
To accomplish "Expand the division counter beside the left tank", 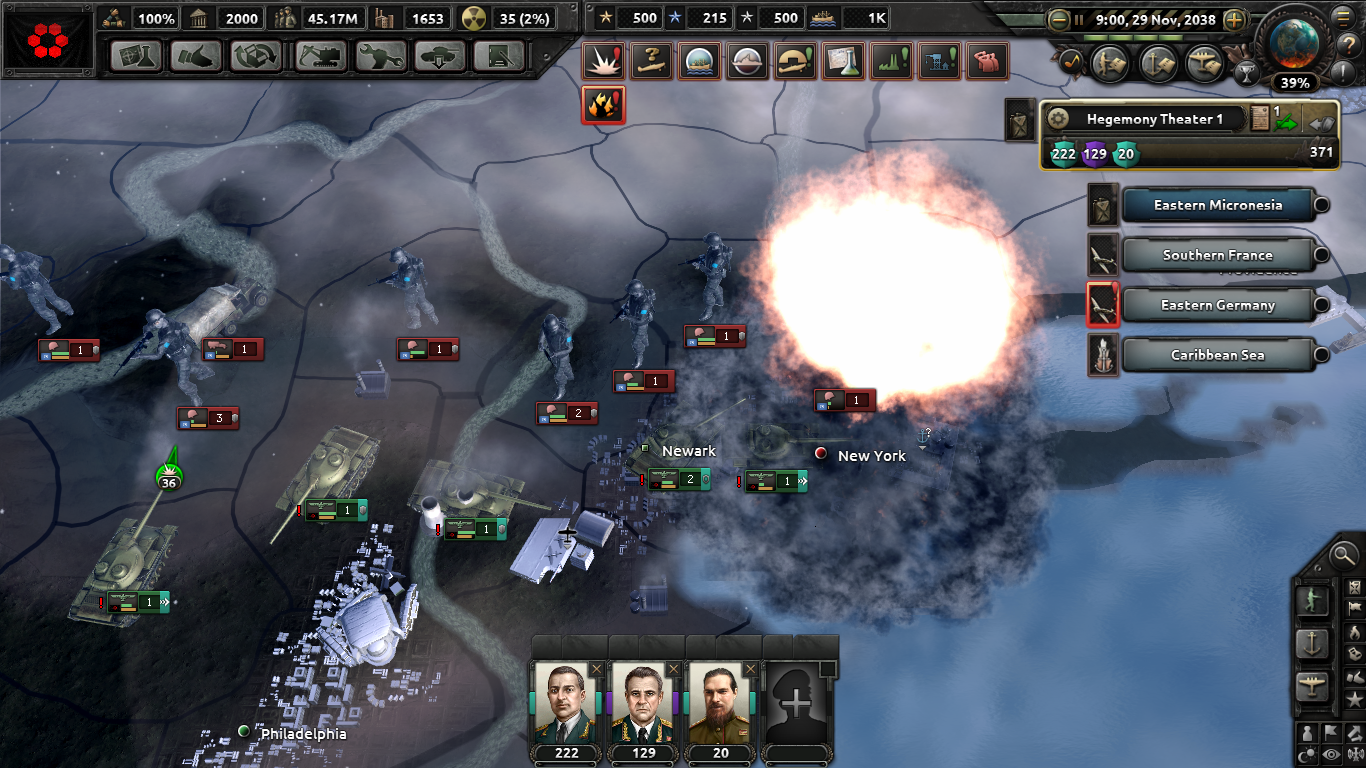I will (x=163, y=603).
